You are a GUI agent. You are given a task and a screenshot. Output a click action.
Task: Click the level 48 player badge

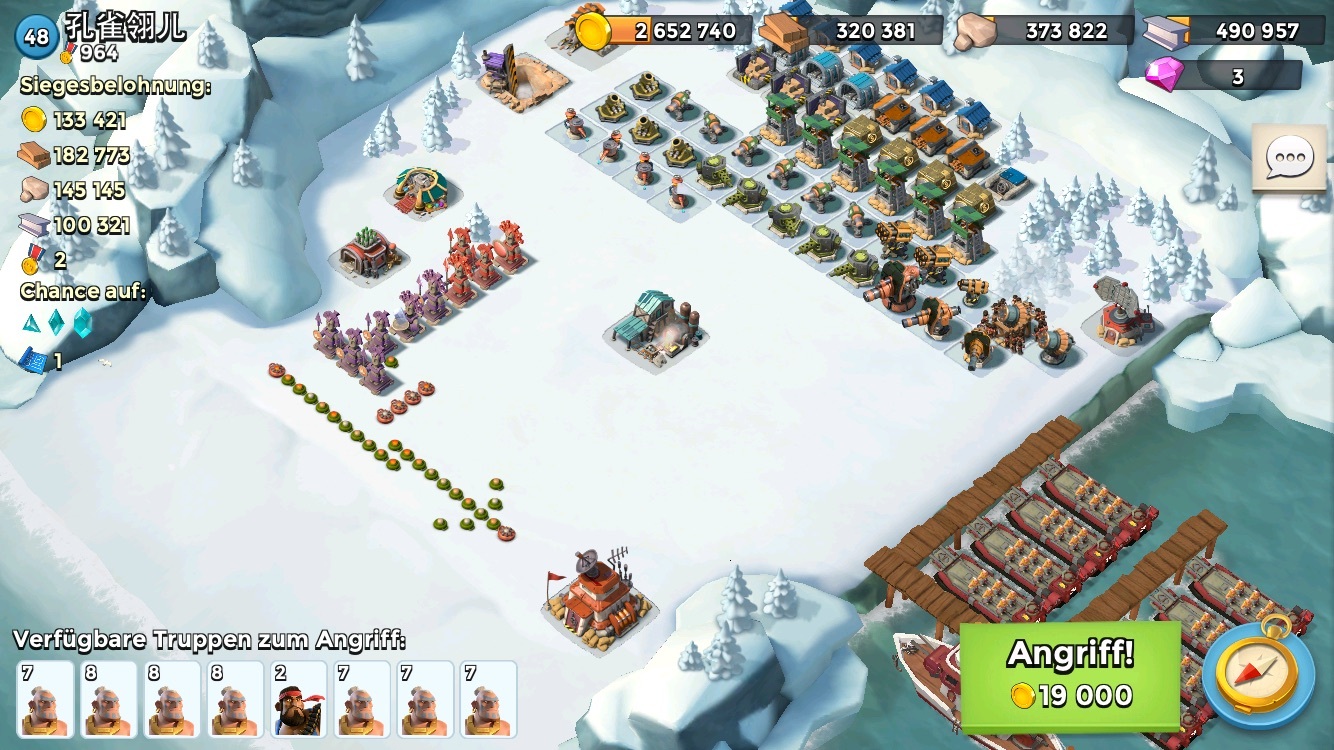click(x=36, y=37)
